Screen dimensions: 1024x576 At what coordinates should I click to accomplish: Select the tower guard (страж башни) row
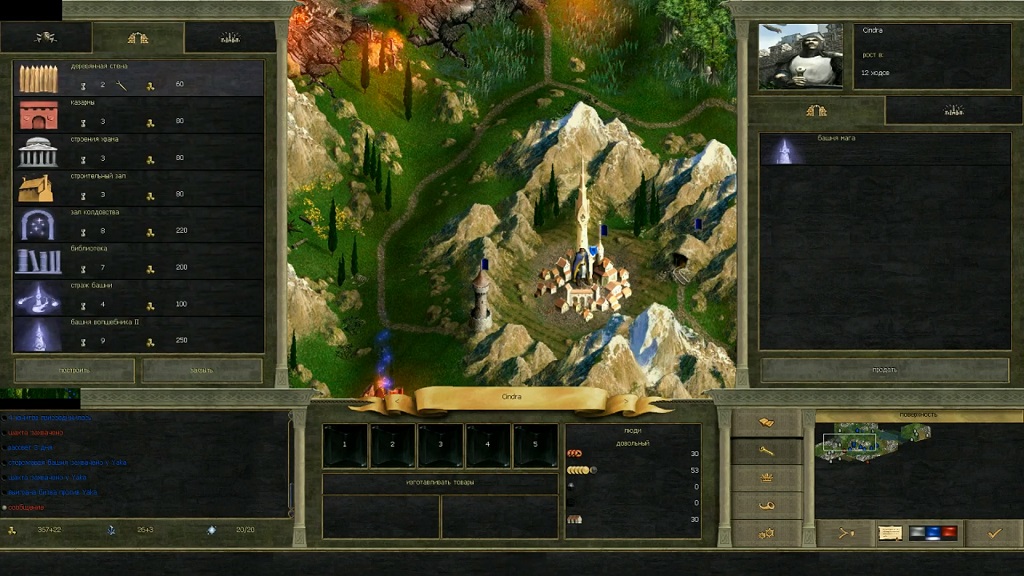click(x=139, y=297)
